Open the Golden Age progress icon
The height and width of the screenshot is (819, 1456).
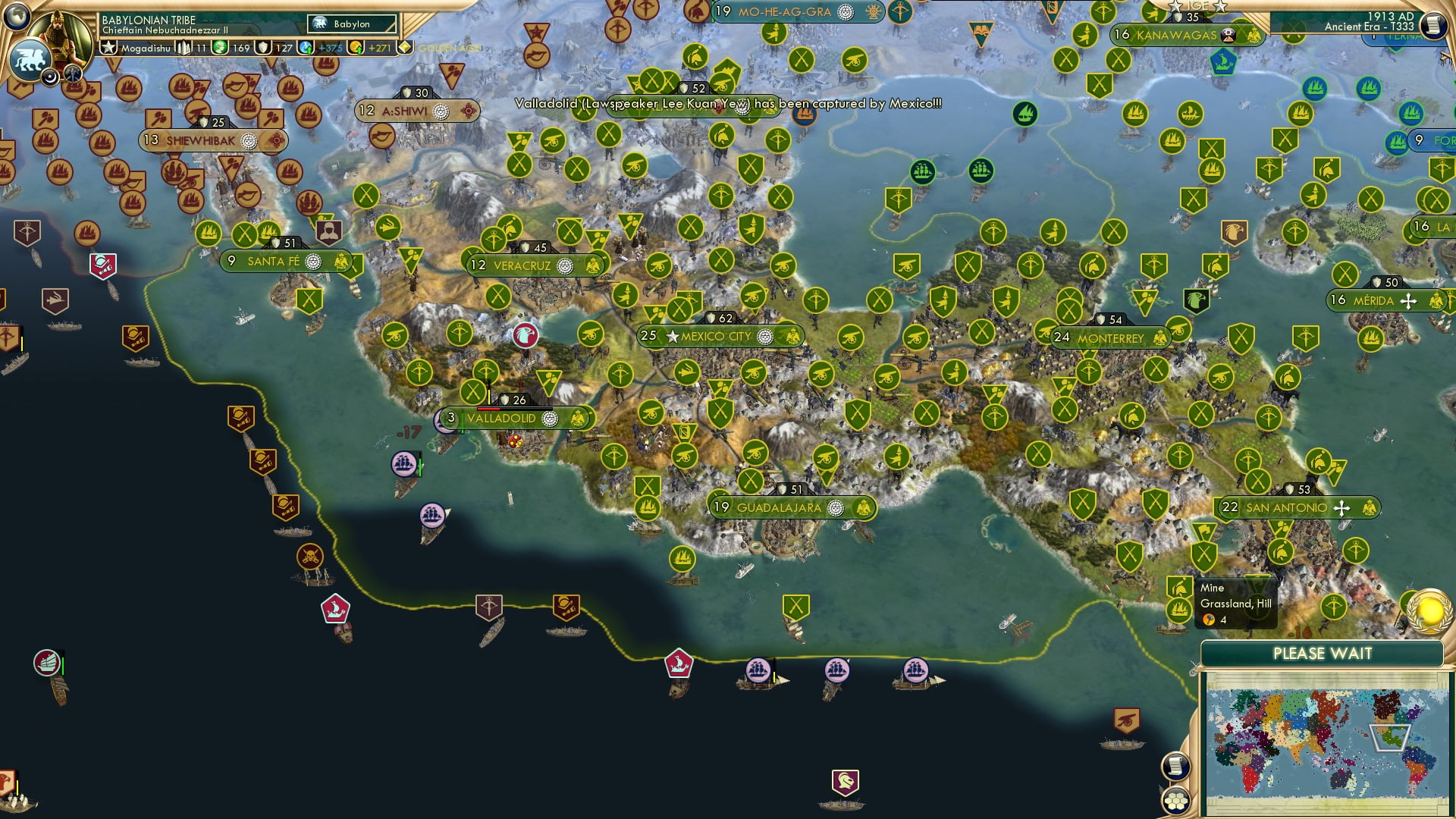click(407, 47)
